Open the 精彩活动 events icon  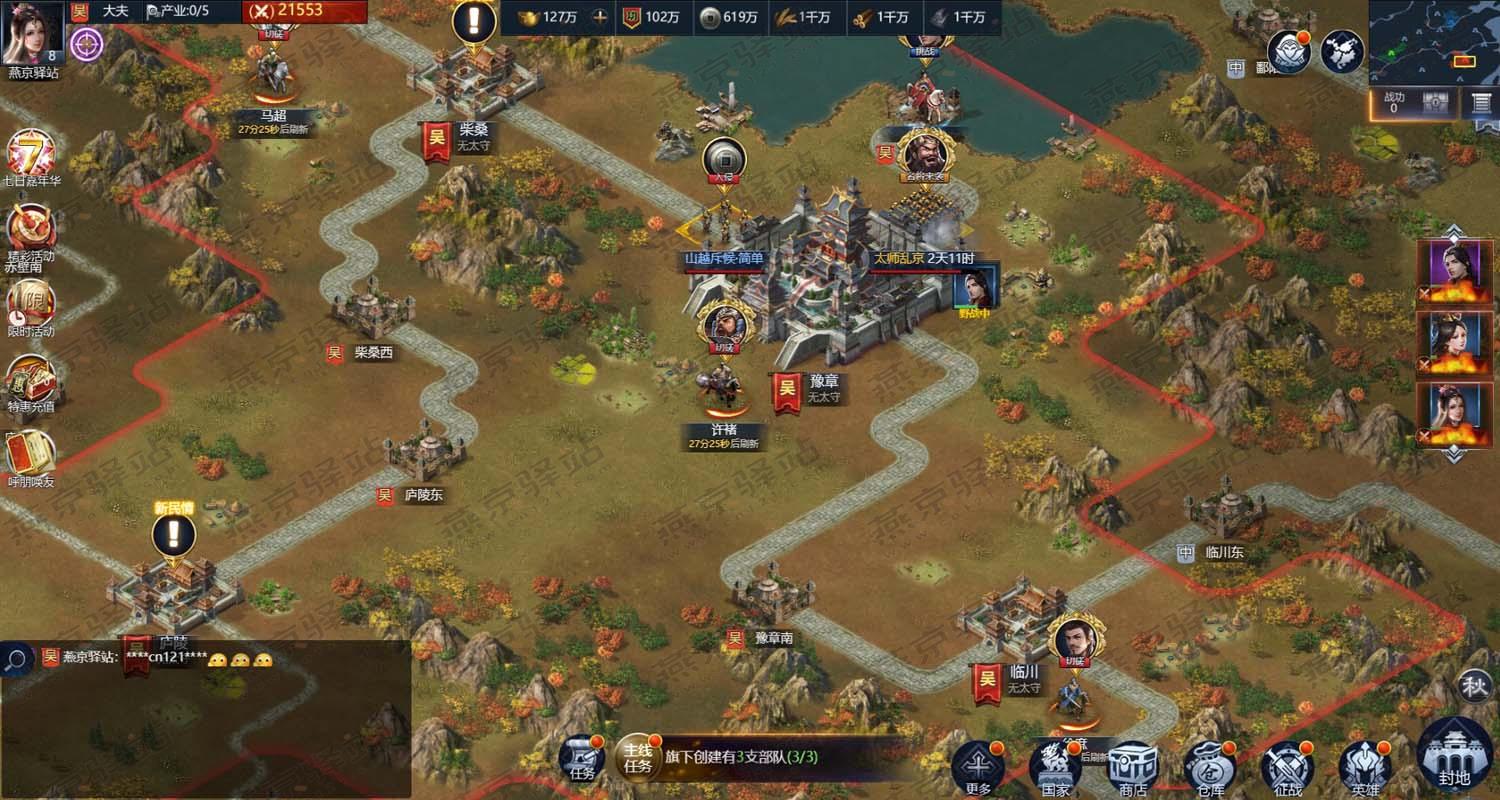(x=30, y=228)
